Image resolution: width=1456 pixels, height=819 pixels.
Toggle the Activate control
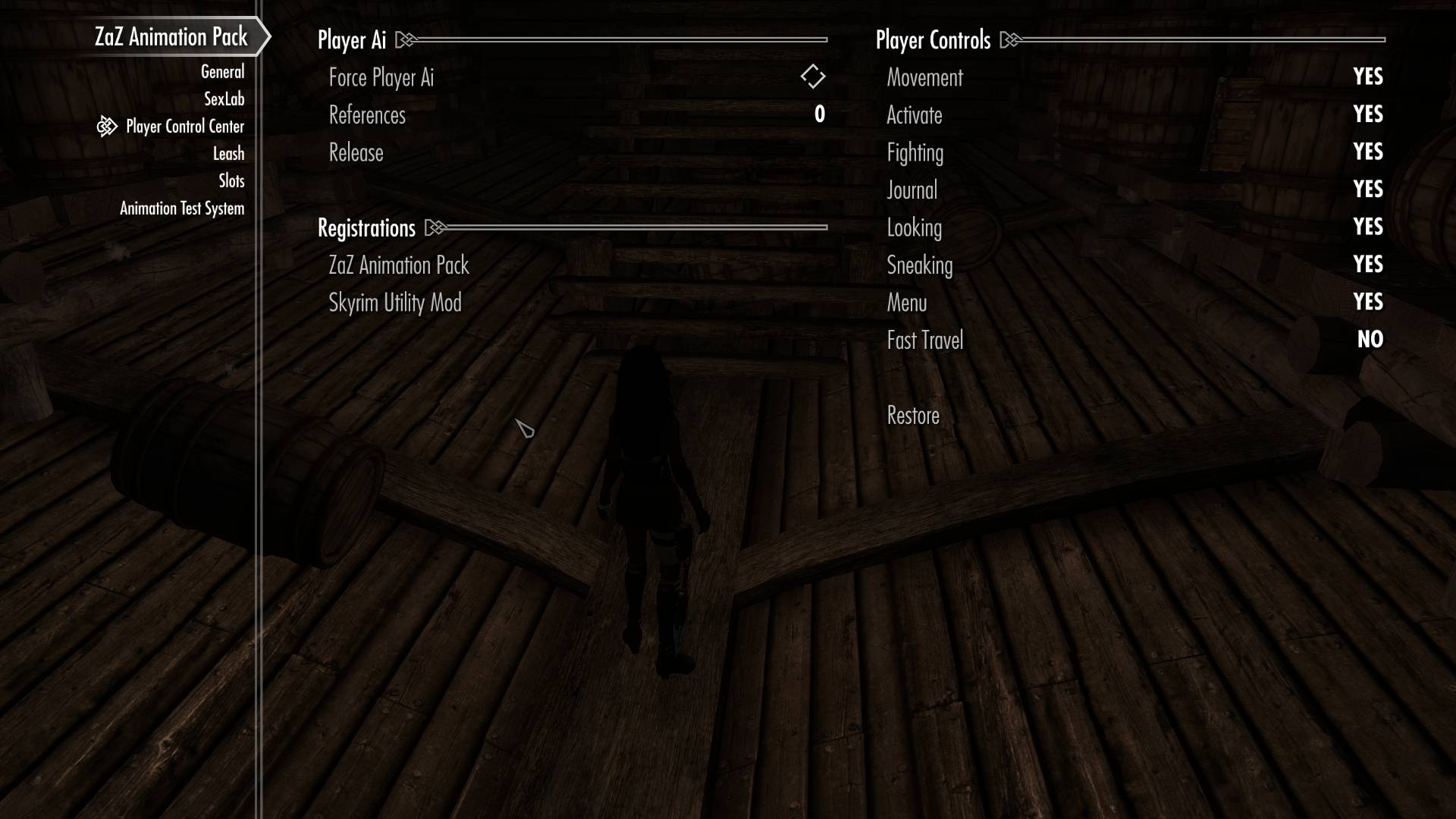coord(1367,115)
